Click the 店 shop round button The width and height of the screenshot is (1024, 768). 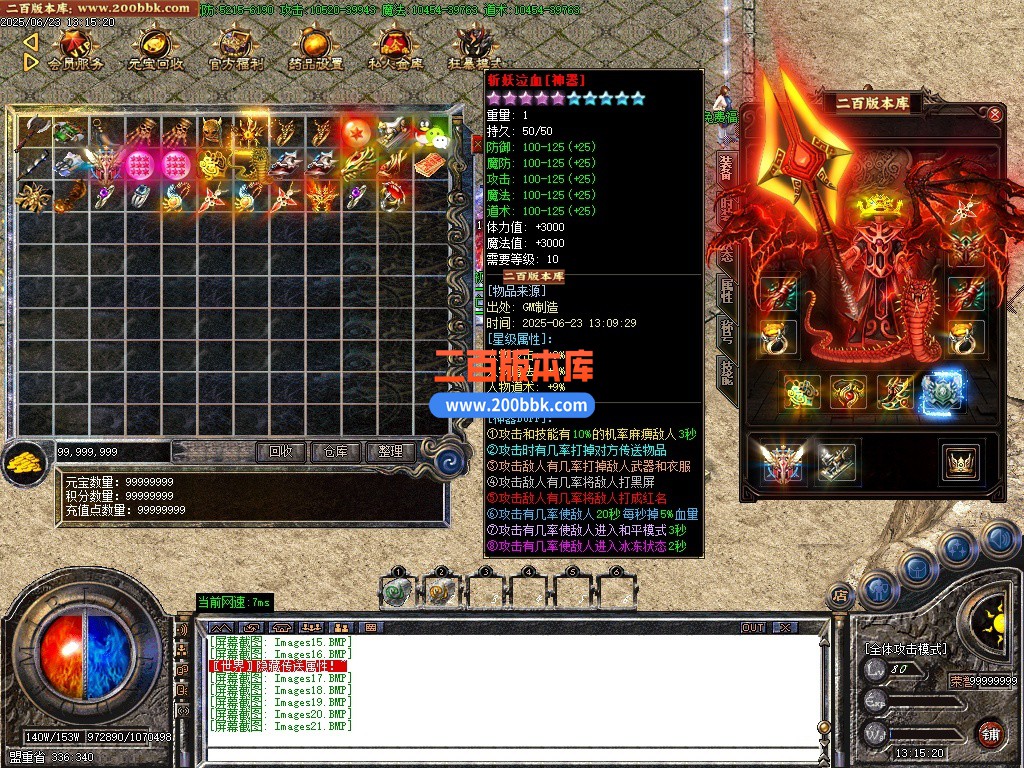tap(841, 596)
